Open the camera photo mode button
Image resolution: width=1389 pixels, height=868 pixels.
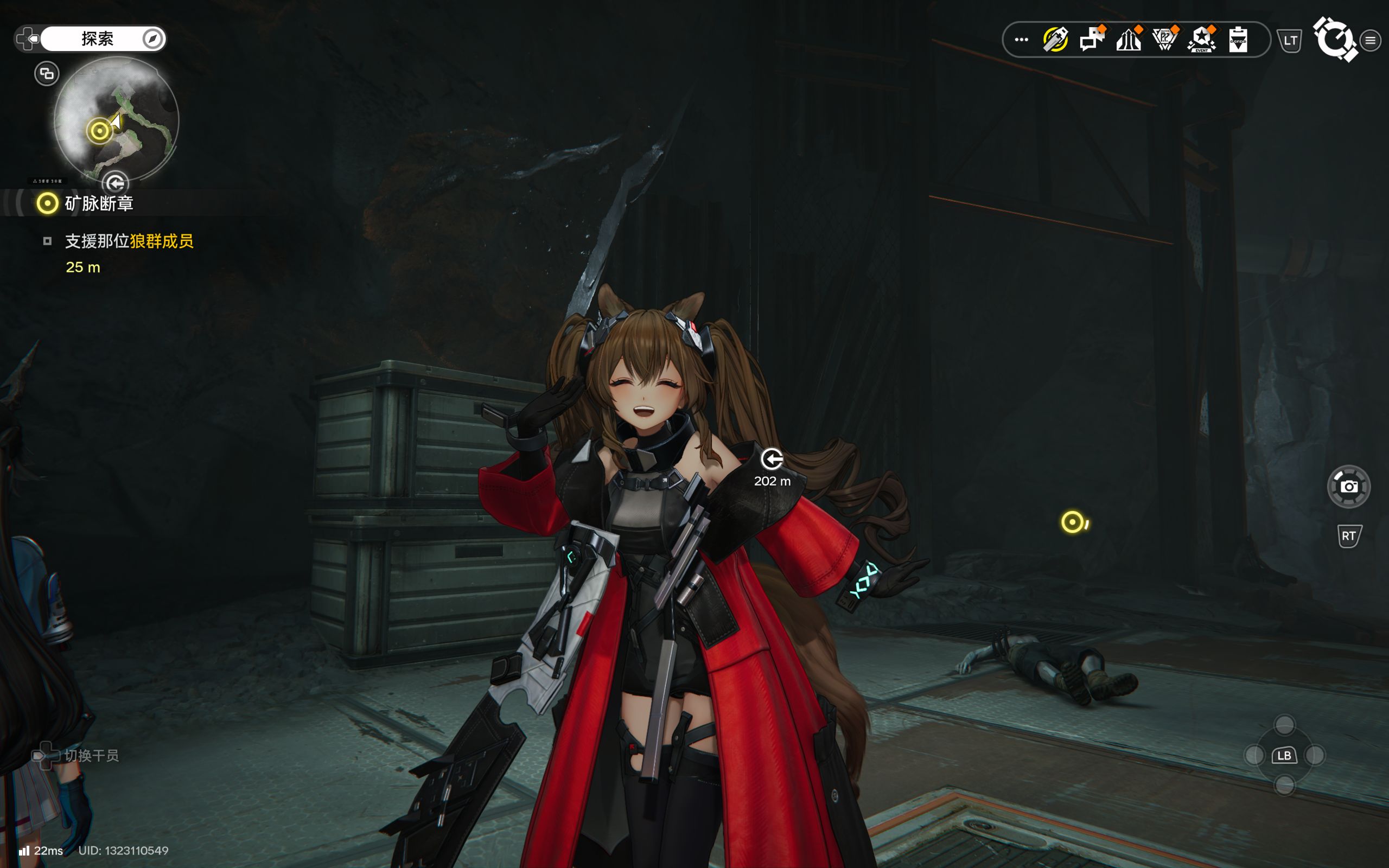pyautogui.click(x=1348, y=487)
